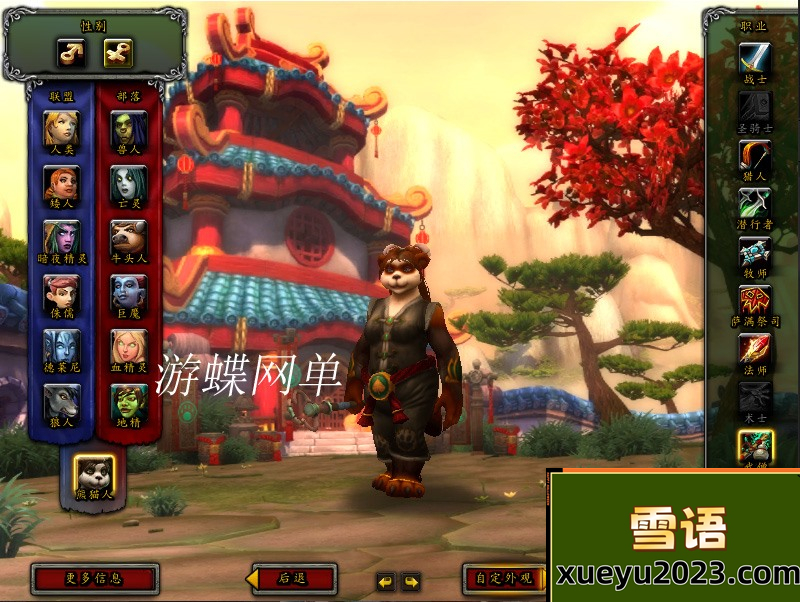Go back with the 后退 button
This screenshot has height=602, width=800.
pyautogui.click(x=292, y=578)
